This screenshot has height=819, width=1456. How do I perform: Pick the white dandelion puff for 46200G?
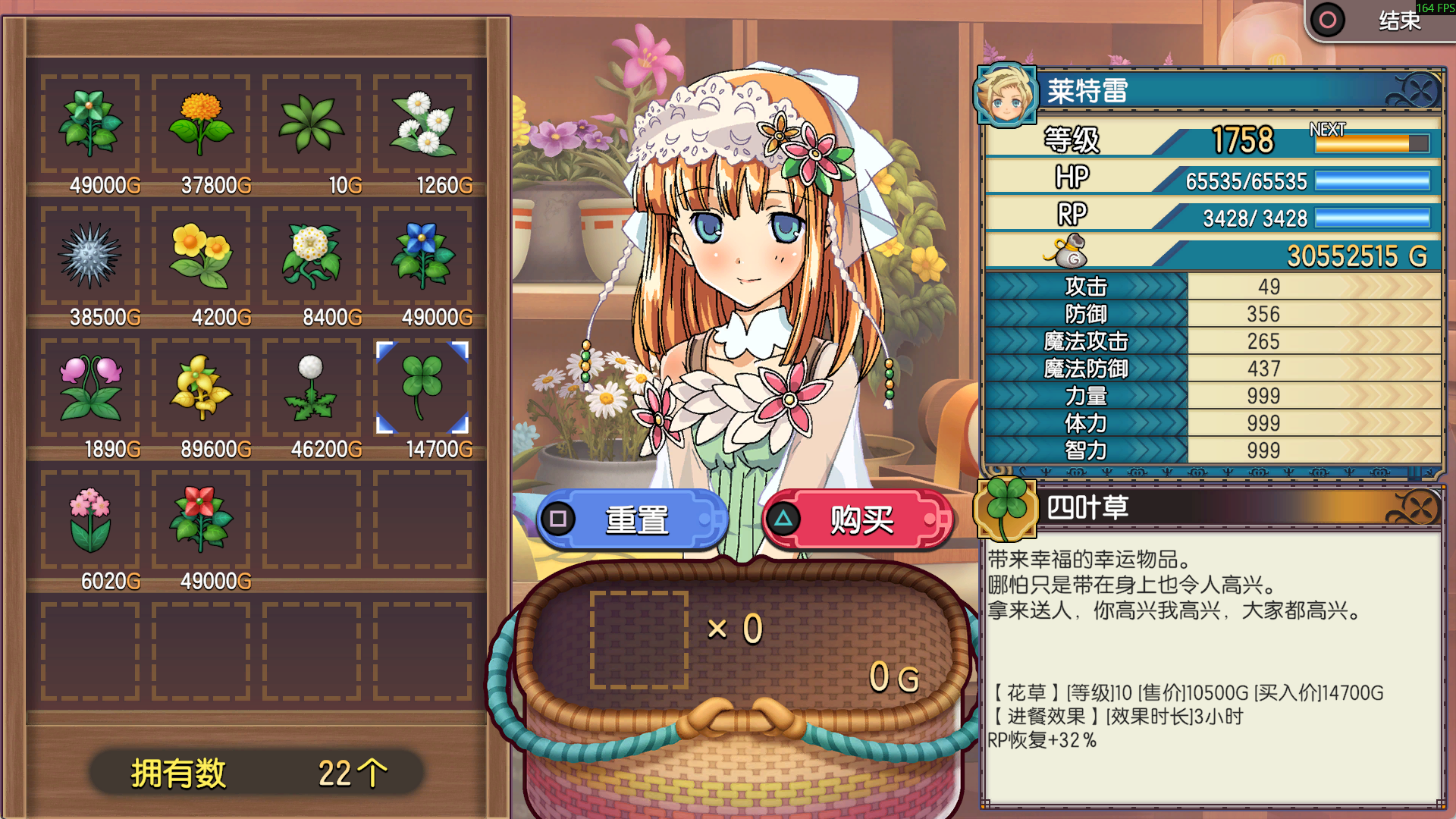pyautogui.click(x=312, y=388)
